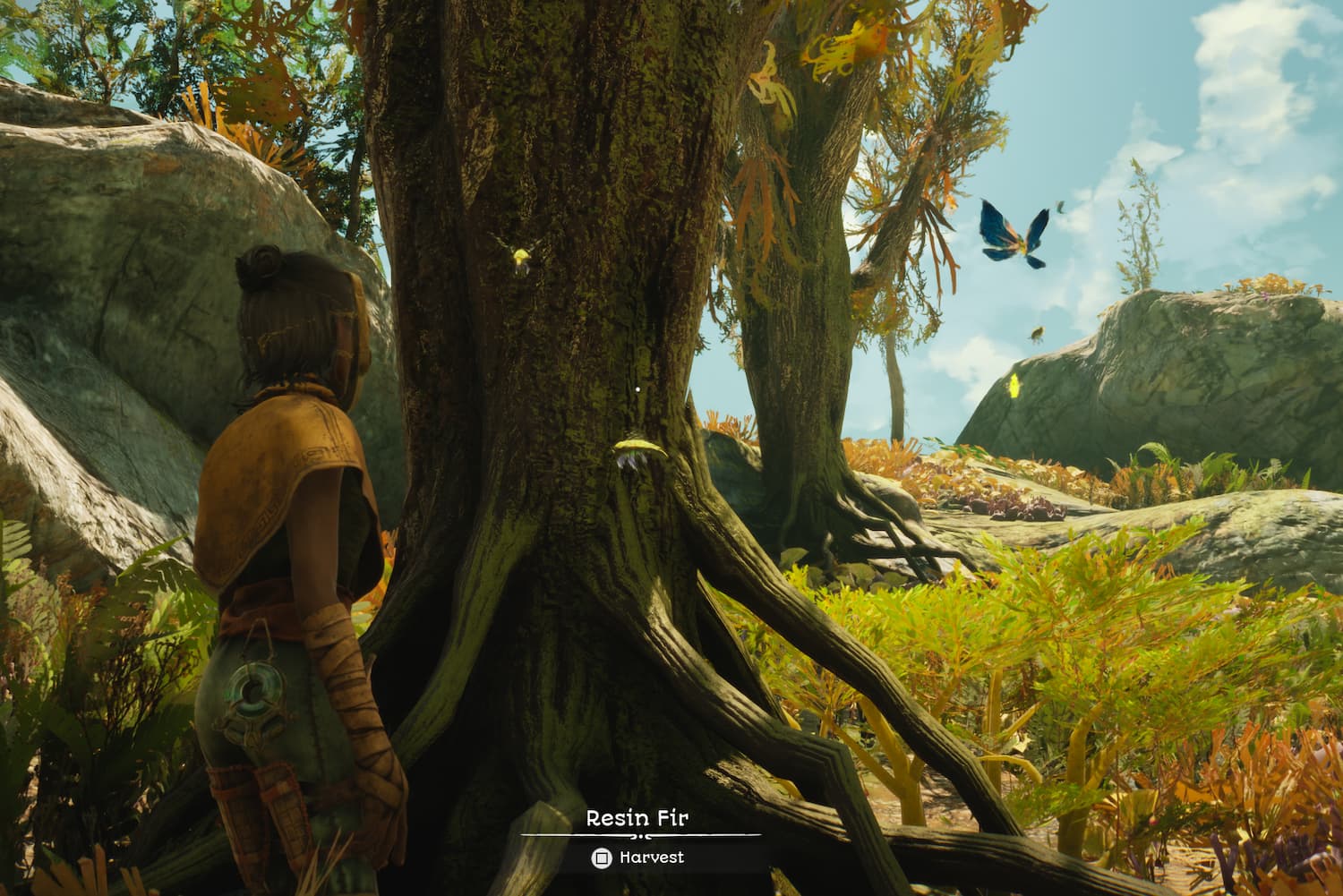Click the decorative divider under Resin Fir
The image size is (1343, 896).
click(637, 834)
